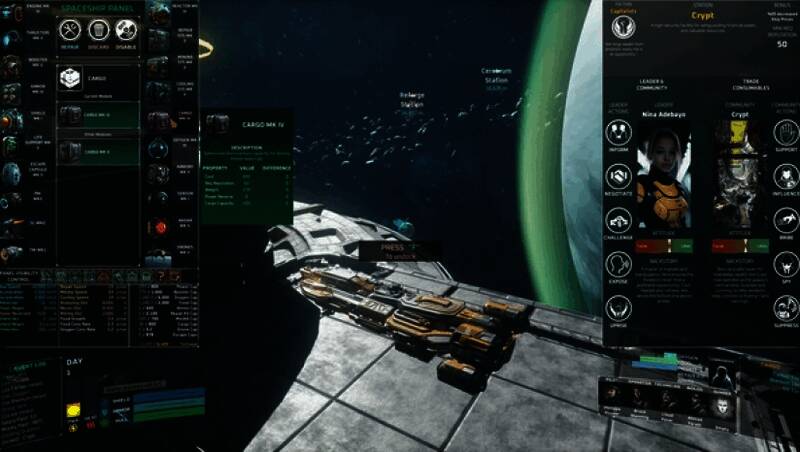Image resolution: width=800 pixels, height=452 pixels.
Task: Disable the selected cargo module
Action: (126, 31)
